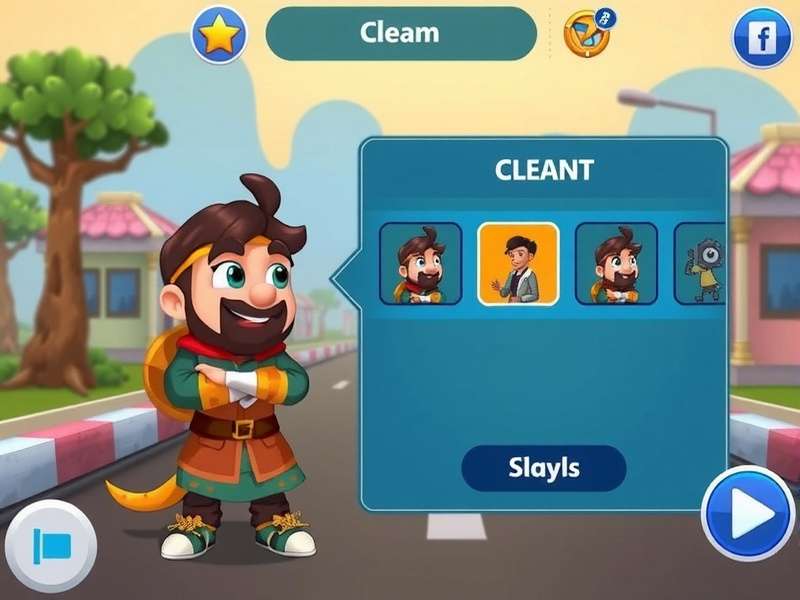Click the Cleam title bar
This screenshot has width=800, height=600.
[x=400, y=33]
